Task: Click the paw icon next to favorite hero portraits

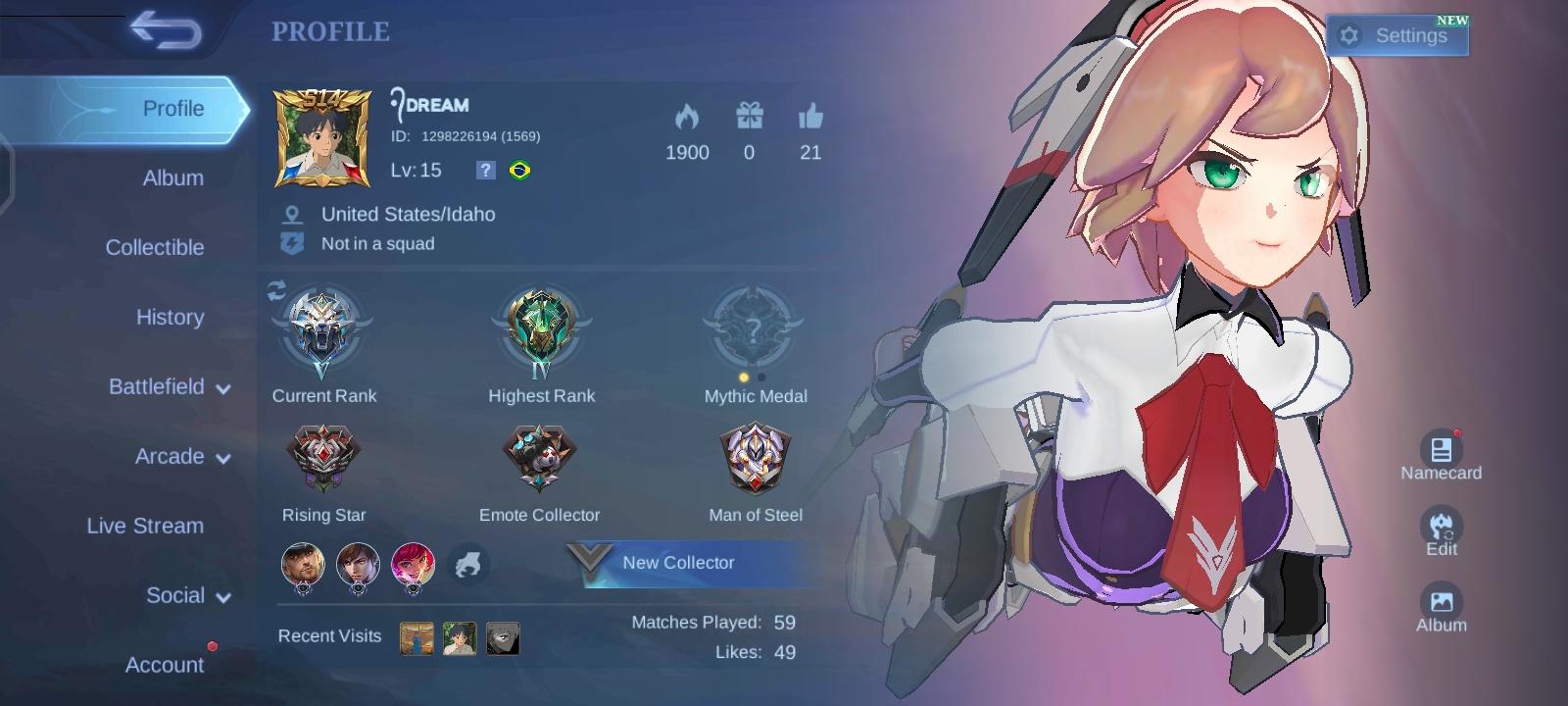Action: pos(469,564)
